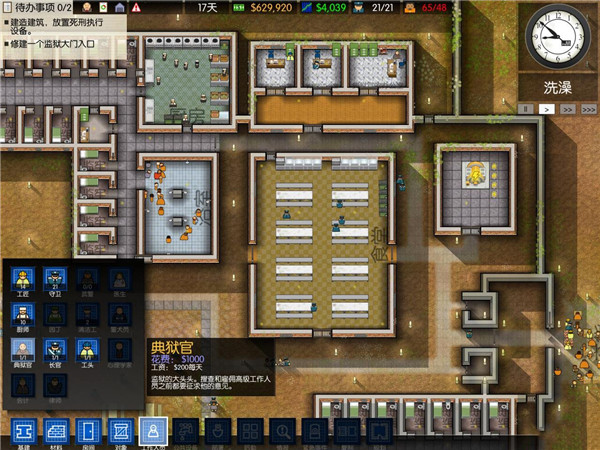Image resolution: width=600 pixels, height=450 pixels.
Task: Open the 房间 rooms toolbar menu
Action: (90, 432)
